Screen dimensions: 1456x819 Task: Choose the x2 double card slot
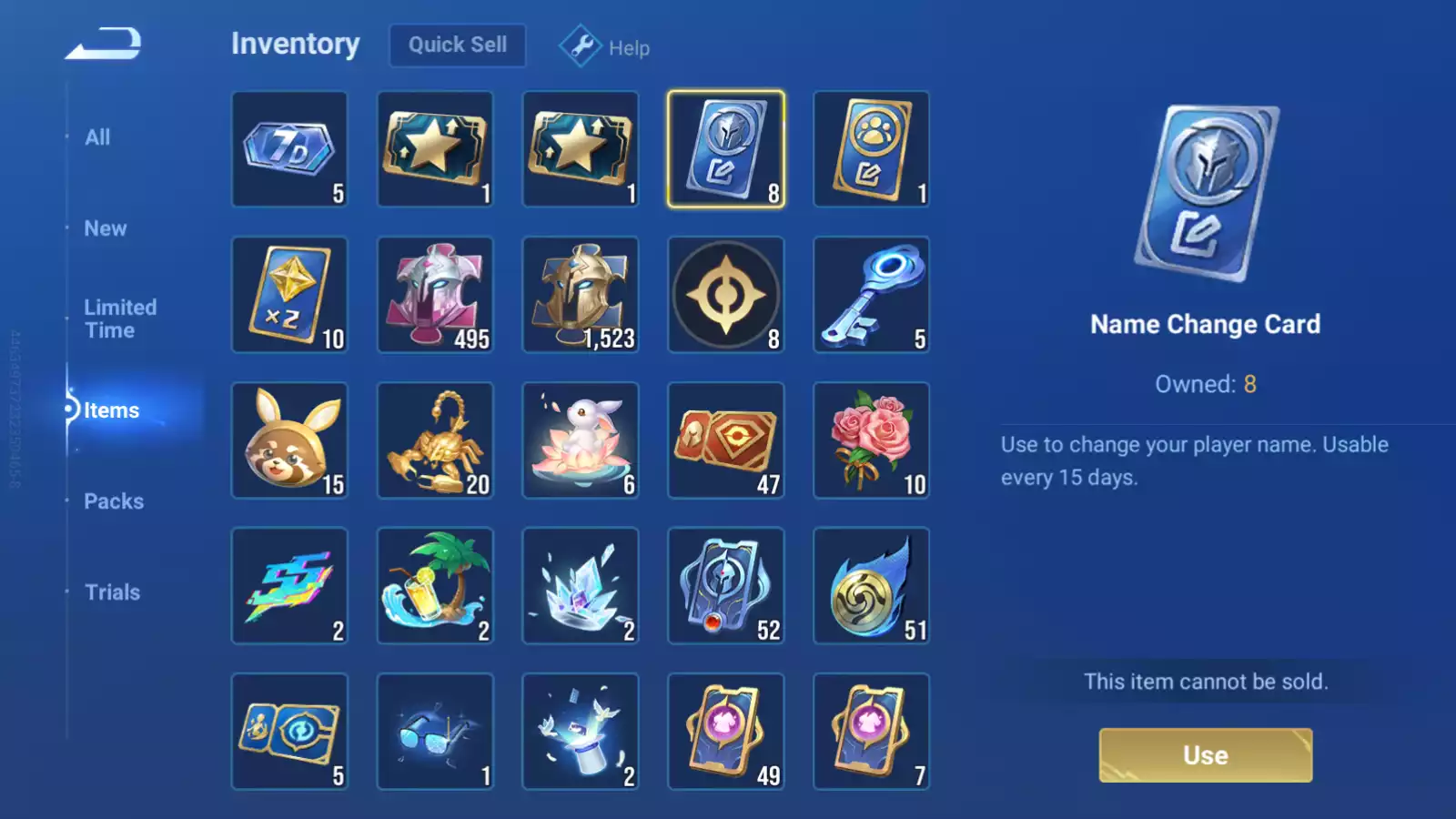coord(289,295)
